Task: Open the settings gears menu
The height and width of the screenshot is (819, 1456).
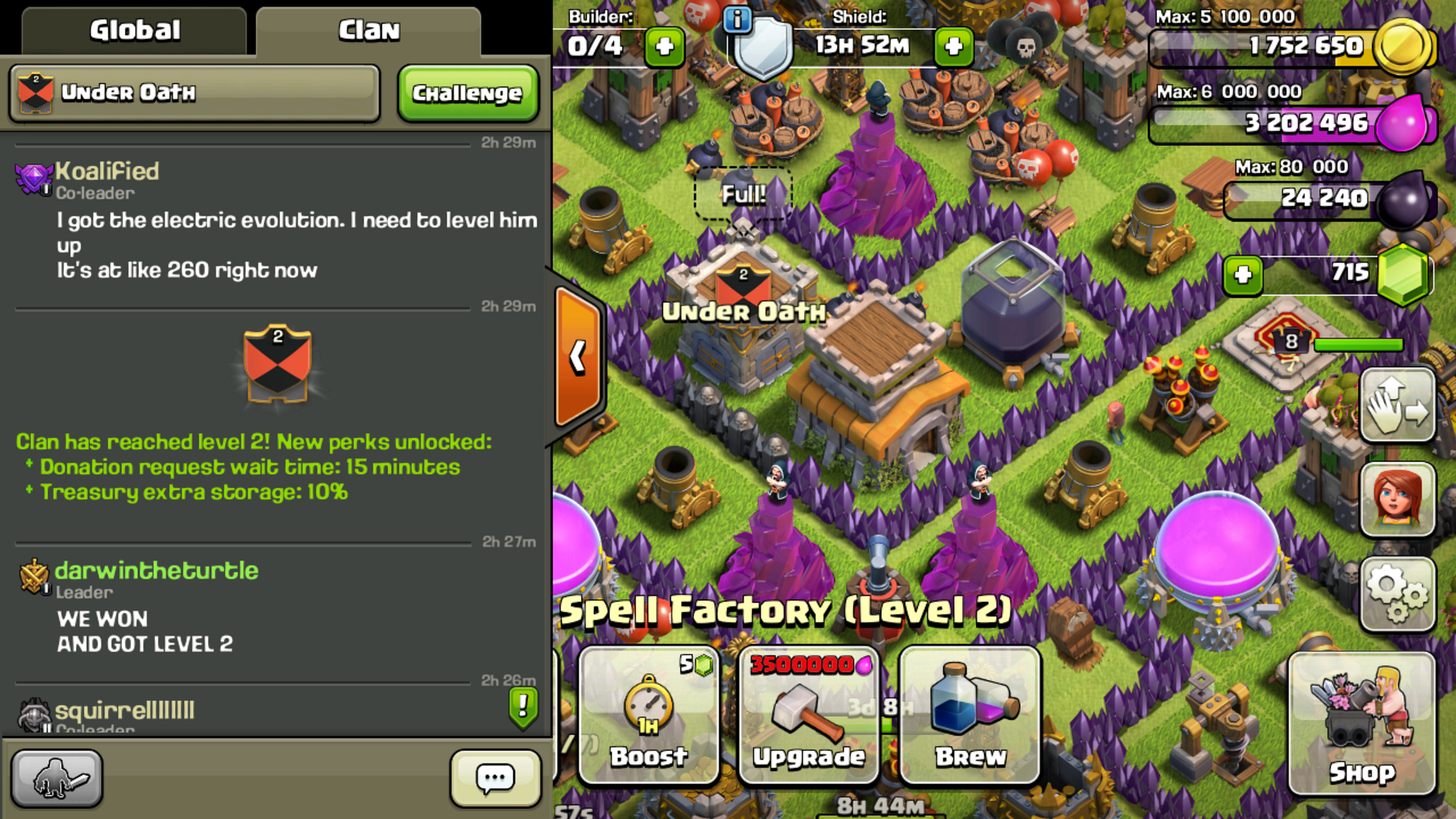Action: click(x=1397, y=594)
